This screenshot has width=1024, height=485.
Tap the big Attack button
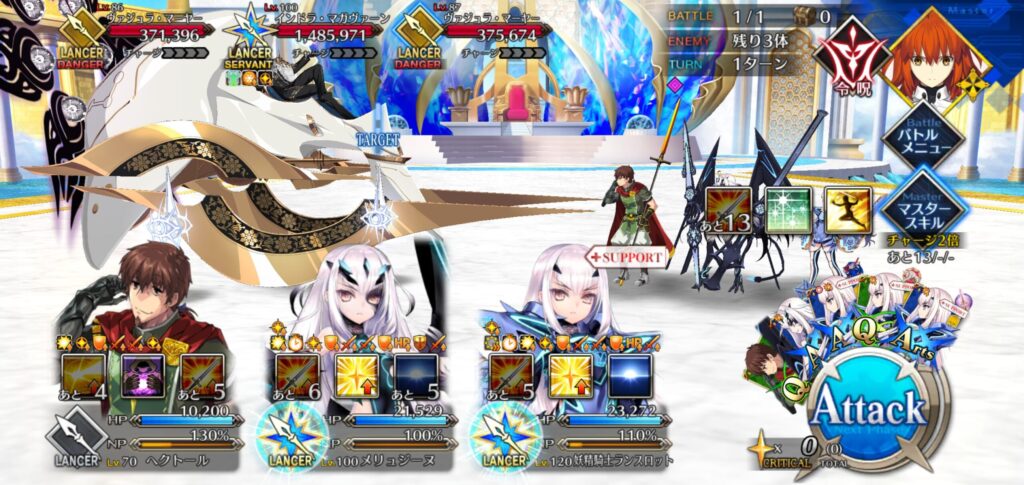[866, 409]
